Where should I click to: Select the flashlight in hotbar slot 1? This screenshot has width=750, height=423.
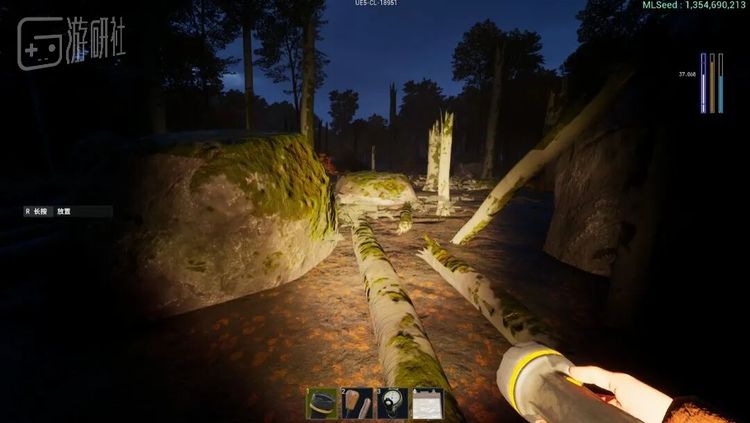(x=322, y=402)
